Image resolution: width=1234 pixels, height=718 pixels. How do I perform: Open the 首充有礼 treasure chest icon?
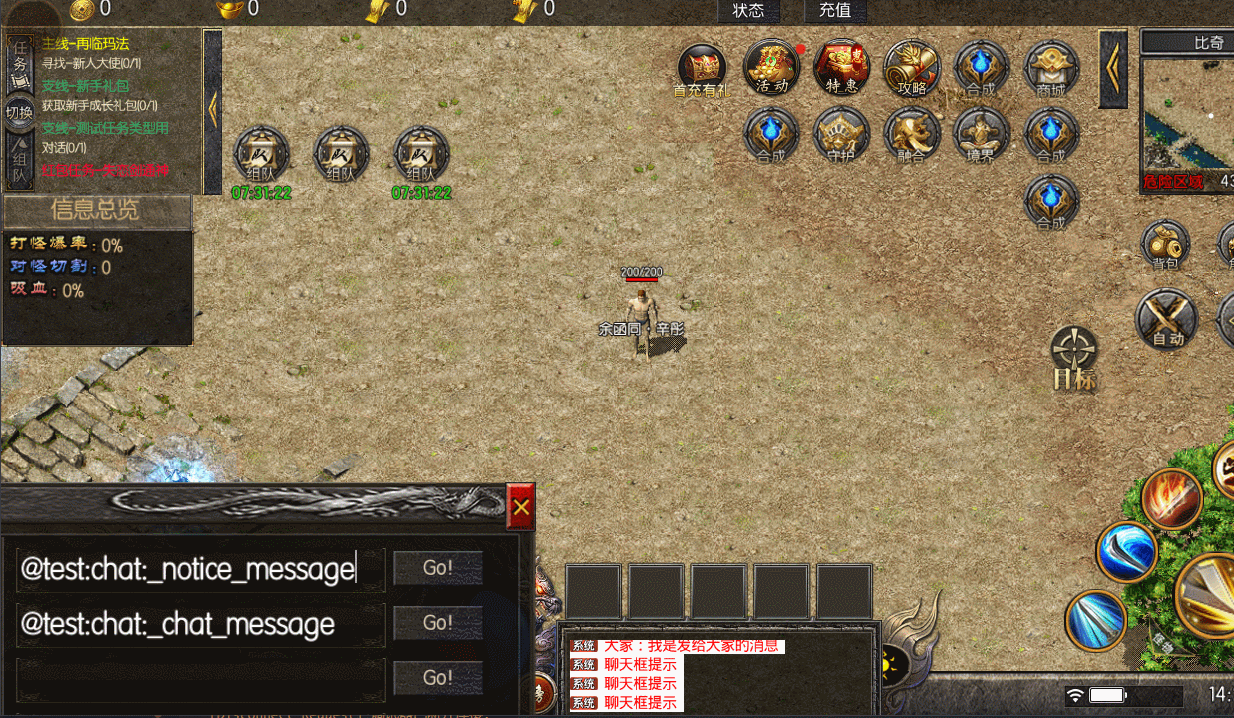(702, 68)
